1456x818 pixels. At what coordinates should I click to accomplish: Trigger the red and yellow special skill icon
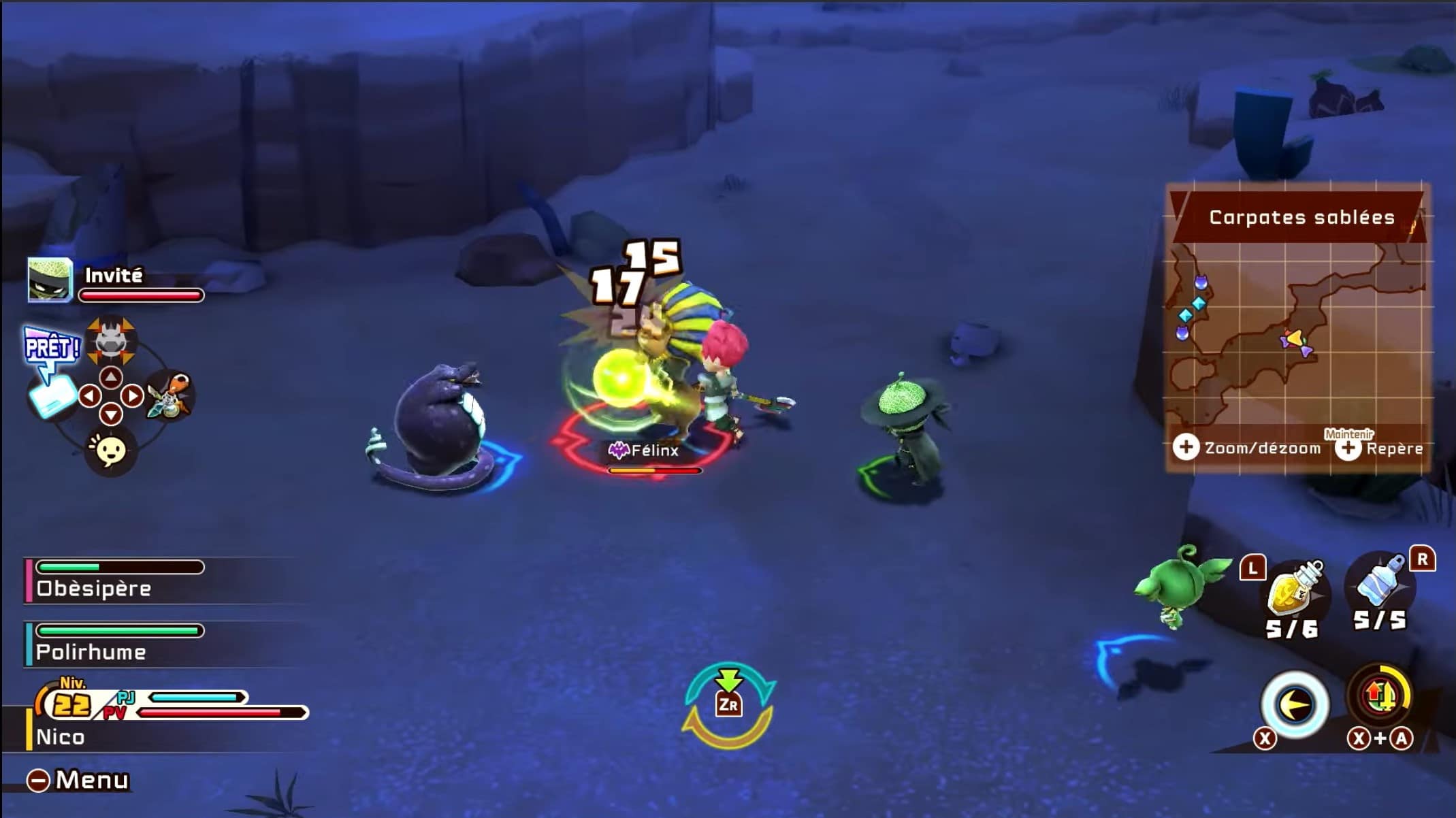pos(1379,697)
